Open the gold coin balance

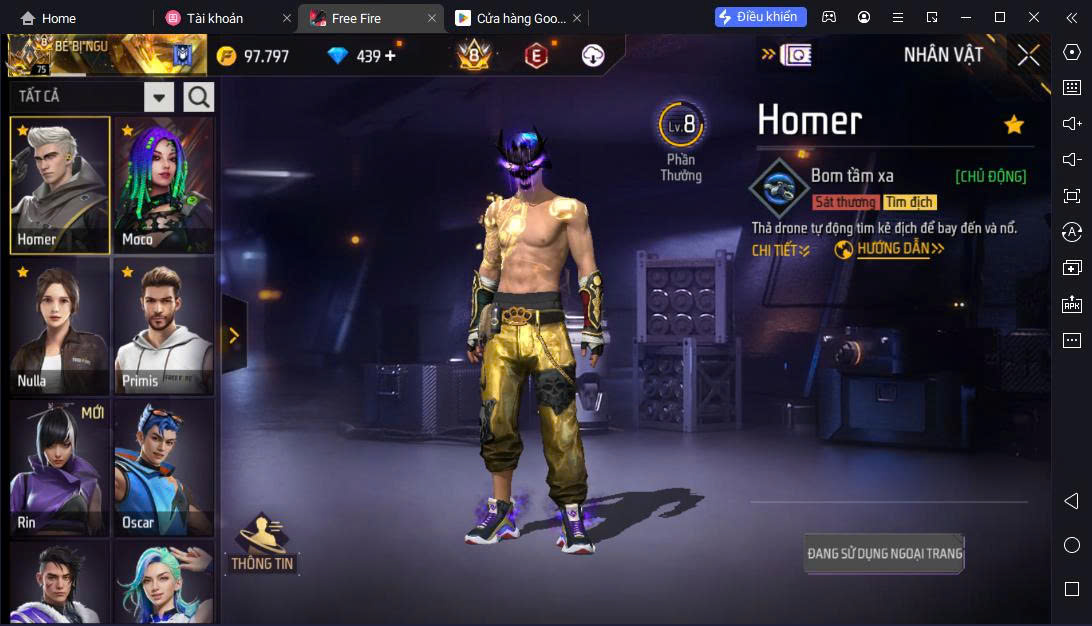click(x=254, y=56)
